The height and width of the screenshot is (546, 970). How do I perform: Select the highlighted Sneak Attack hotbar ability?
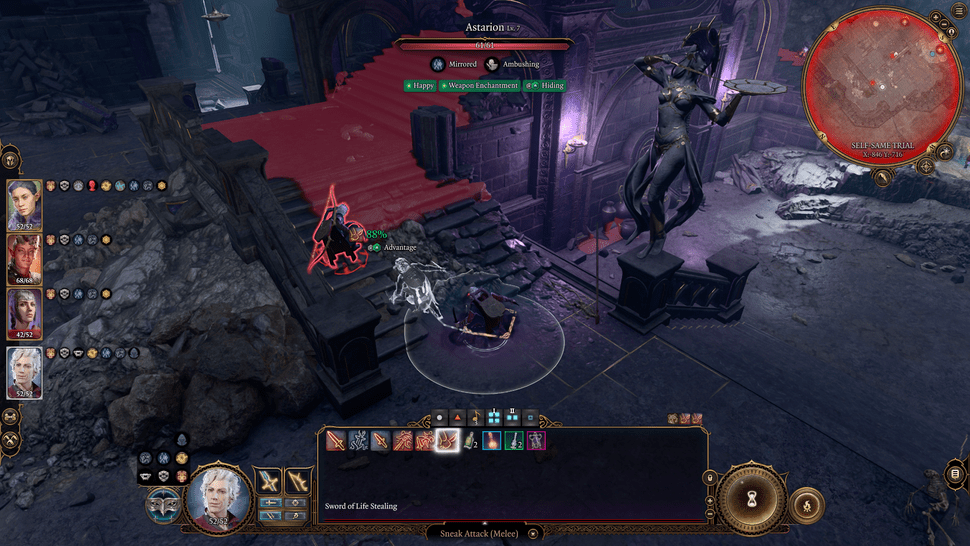click(x=446, y=440)
